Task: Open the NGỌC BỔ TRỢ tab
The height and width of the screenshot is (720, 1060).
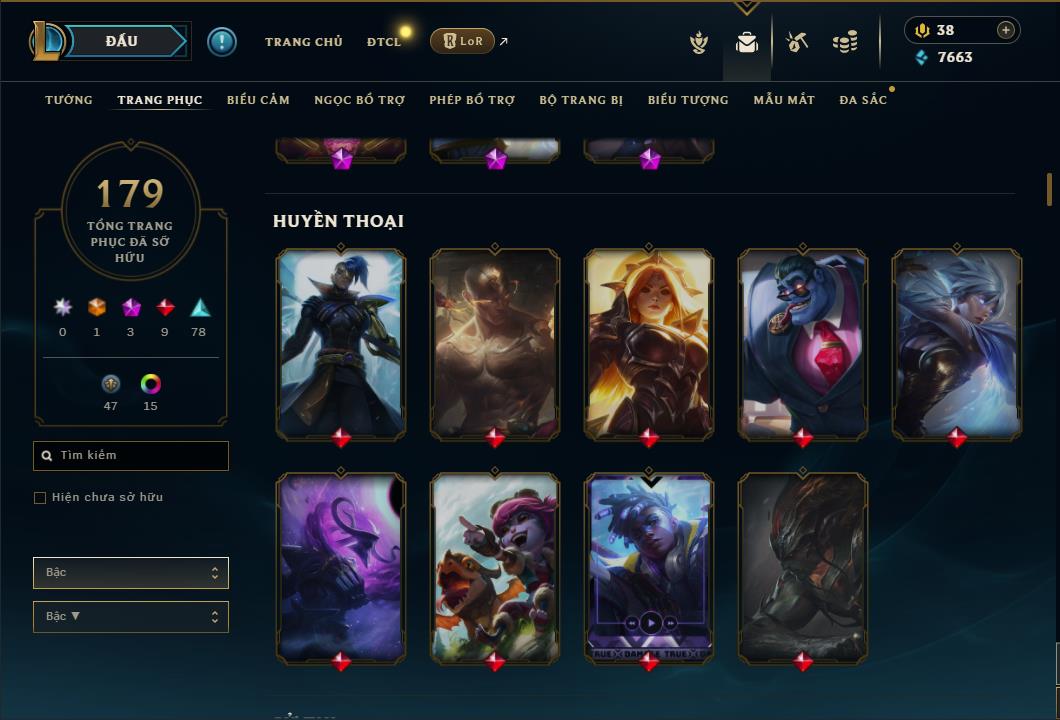Action: click(359, 100)
